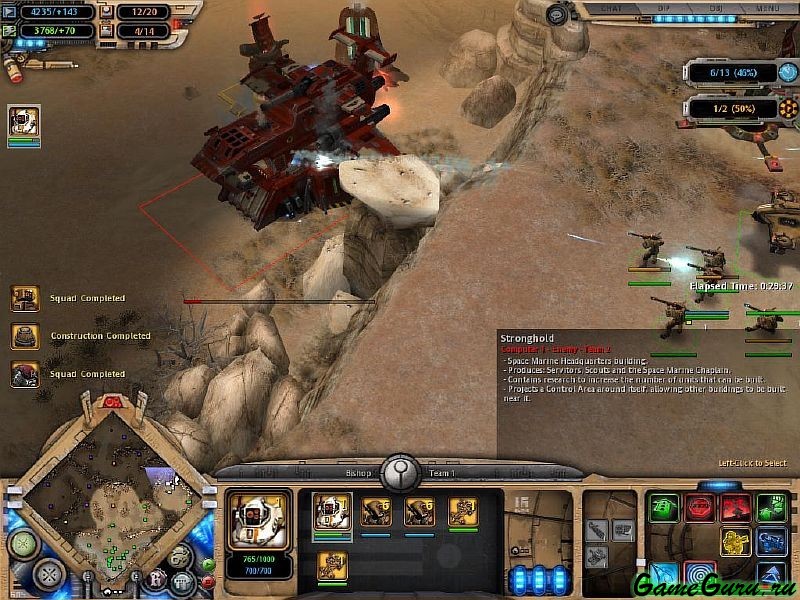Click the speech bubble chat icon
The width and height of the screenshot is (800, 600).
(x=557, y=14)
